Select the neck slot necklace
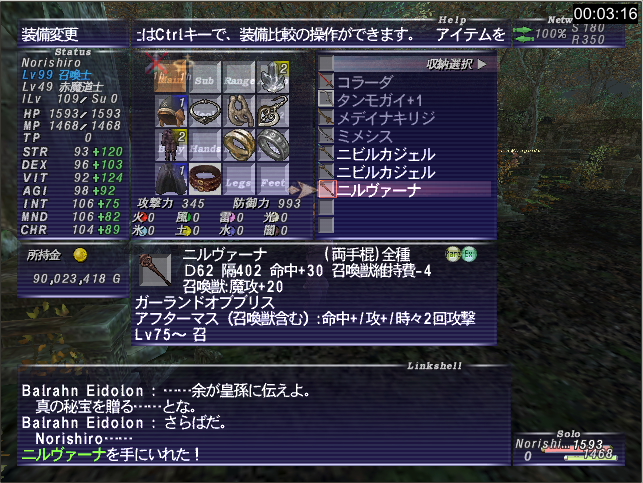643x483 pixels. coord(205,111)
